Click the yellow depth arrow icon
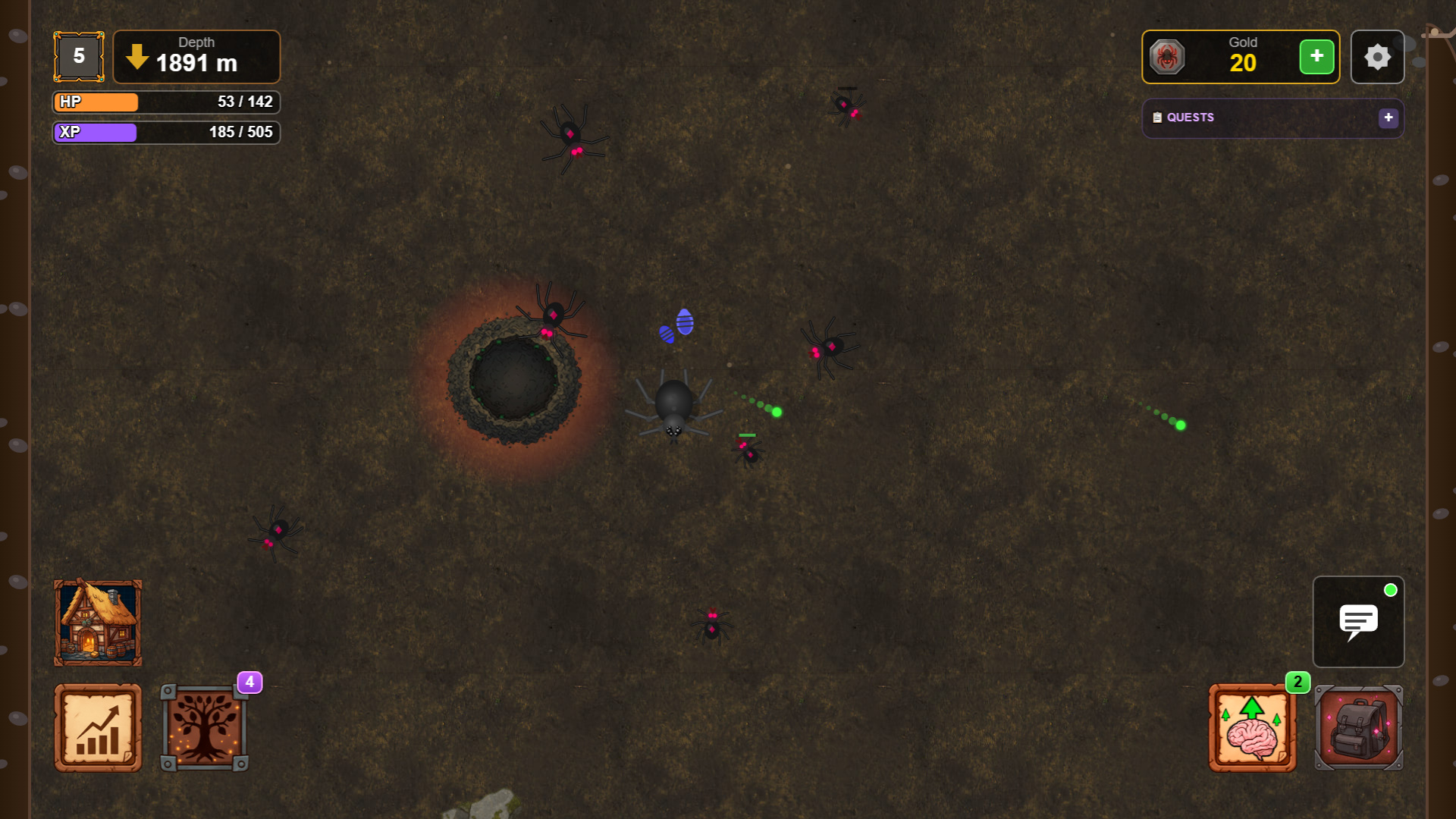The image size is (1456, 819). point(136,55)
